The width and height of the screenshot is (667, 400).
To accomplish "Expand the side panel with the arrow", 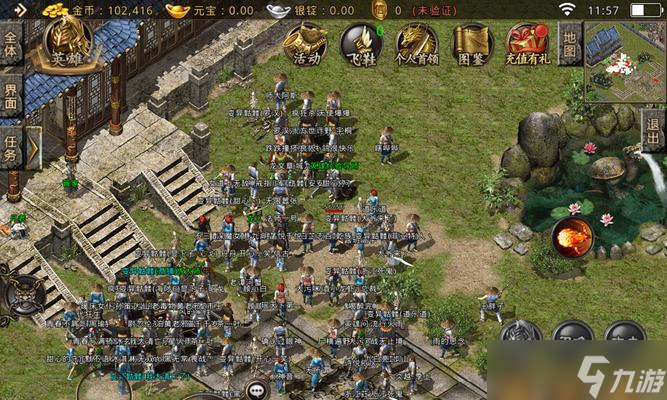I will click(33, 148).
